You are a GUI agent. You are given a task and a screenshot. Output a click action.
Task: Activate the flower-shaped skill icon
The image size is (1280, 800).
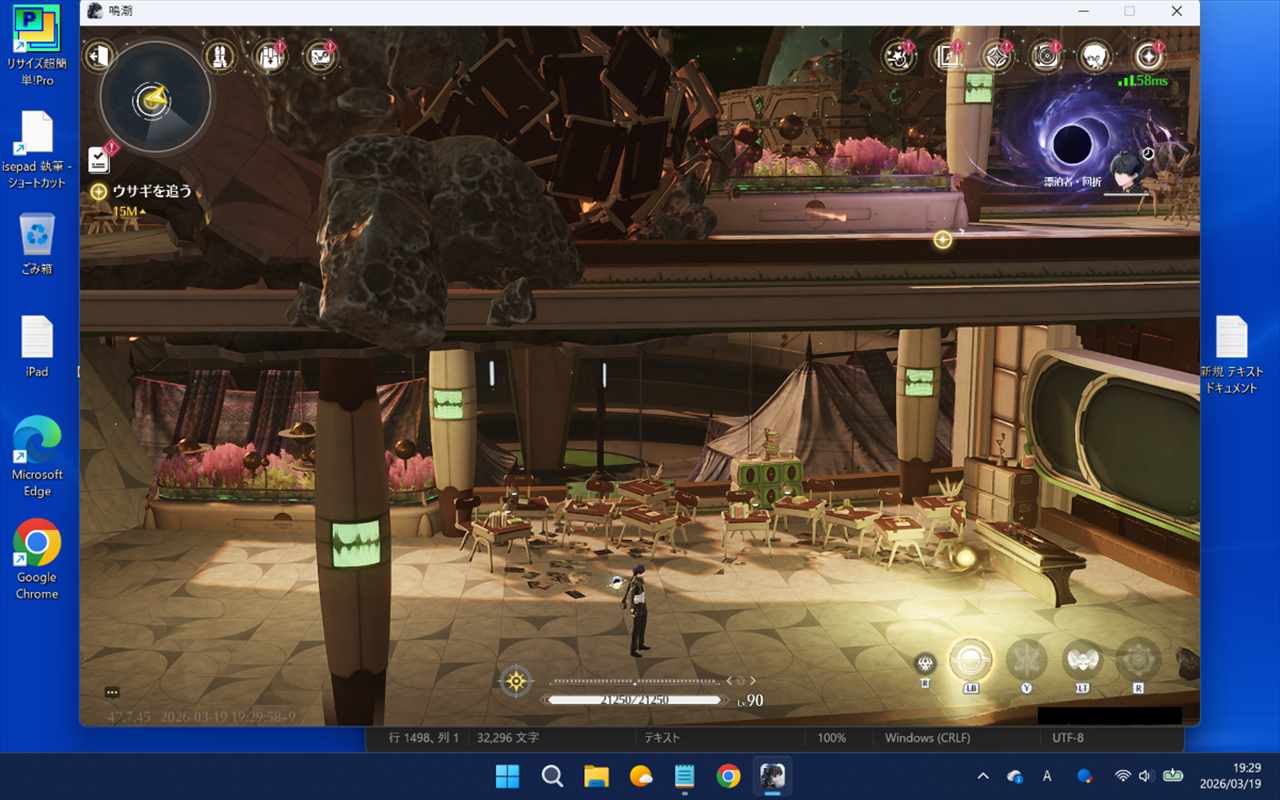point(1138,660)
